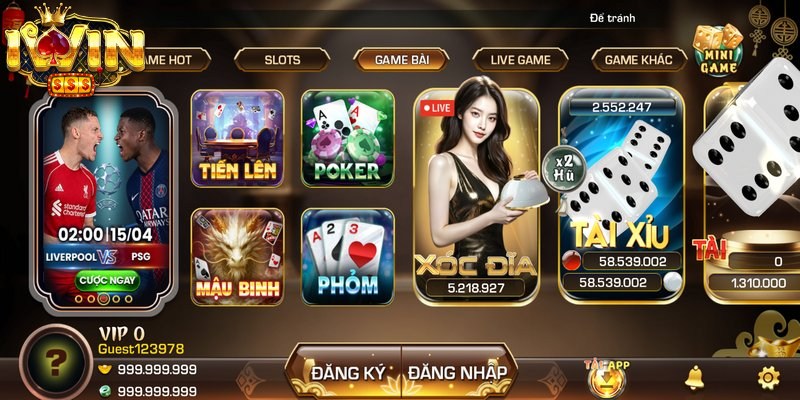Select the Phỏm card game
The height and width of the screenshot is (400, 800).
pyautogui.click(x=347, y=256)
